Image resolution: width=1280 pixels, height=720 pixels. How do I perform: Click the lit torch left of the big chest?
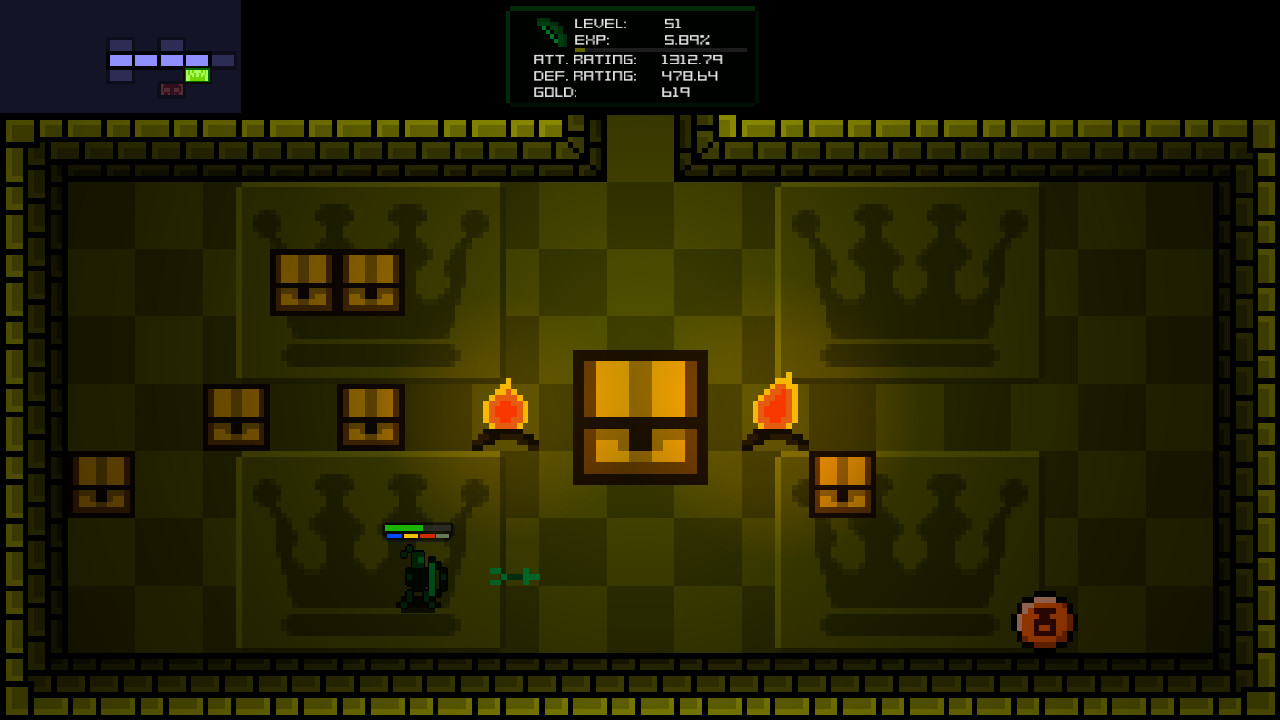click(505, 410)
